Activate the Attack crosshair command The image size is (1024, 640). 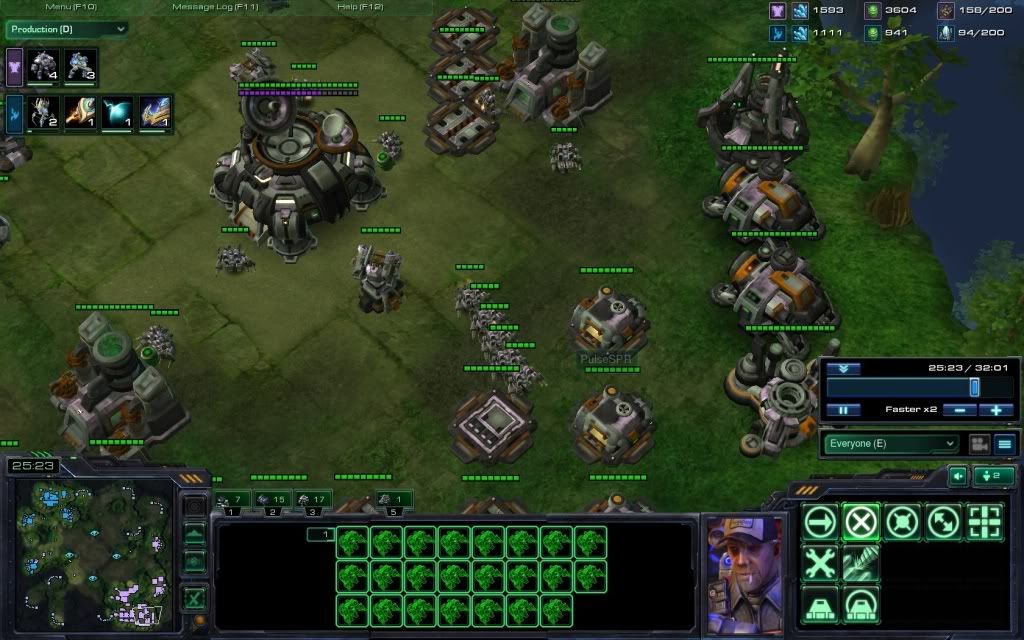tap(984, 522)
